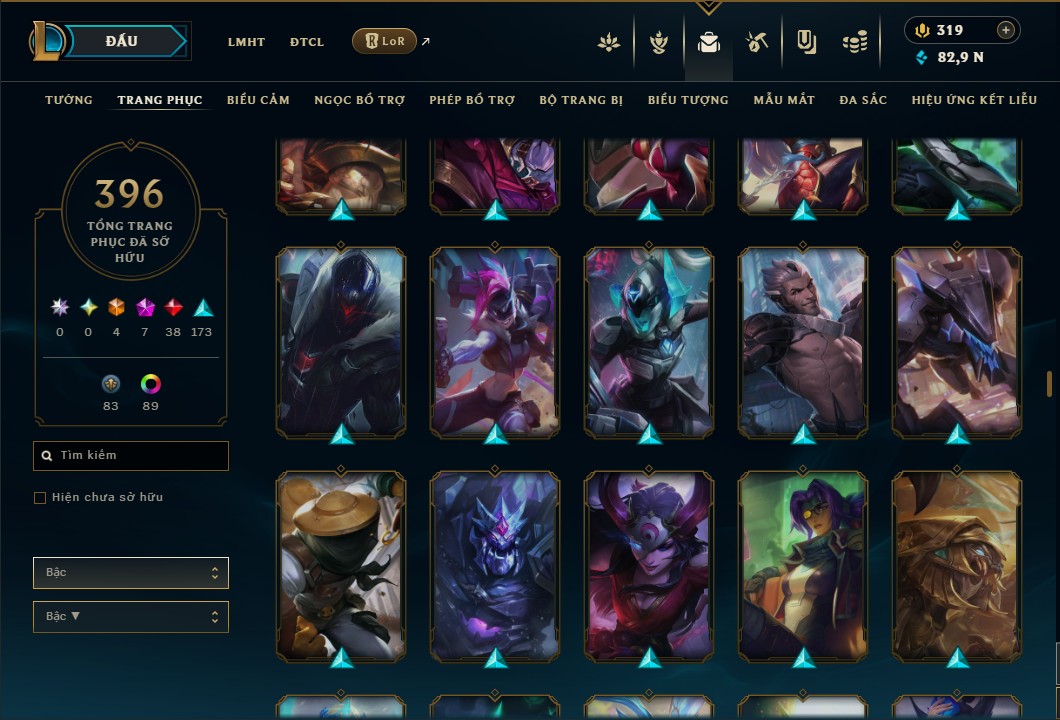1060x720 pixels.
Task: Click the Tìm kiếm search field
Action: [131, 456]
